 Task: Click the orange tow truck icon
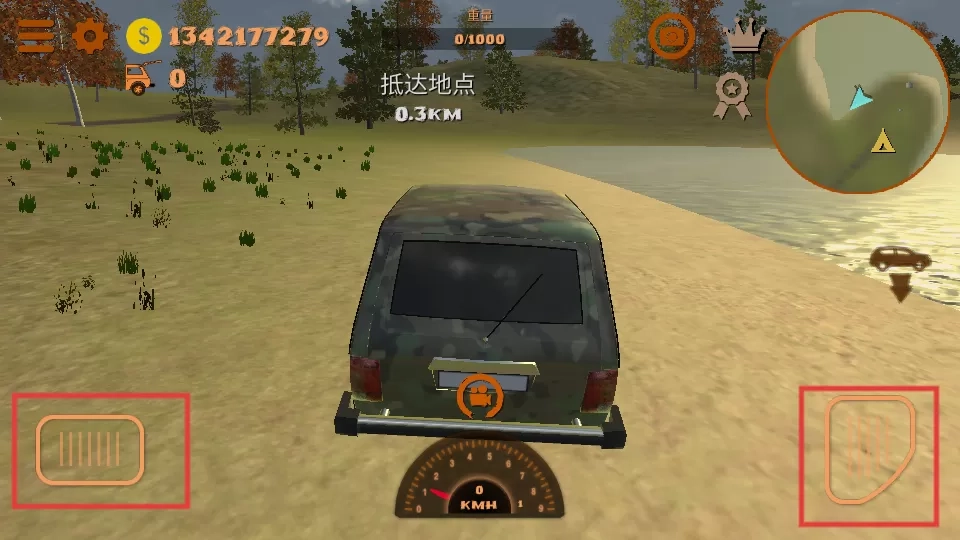142,76
